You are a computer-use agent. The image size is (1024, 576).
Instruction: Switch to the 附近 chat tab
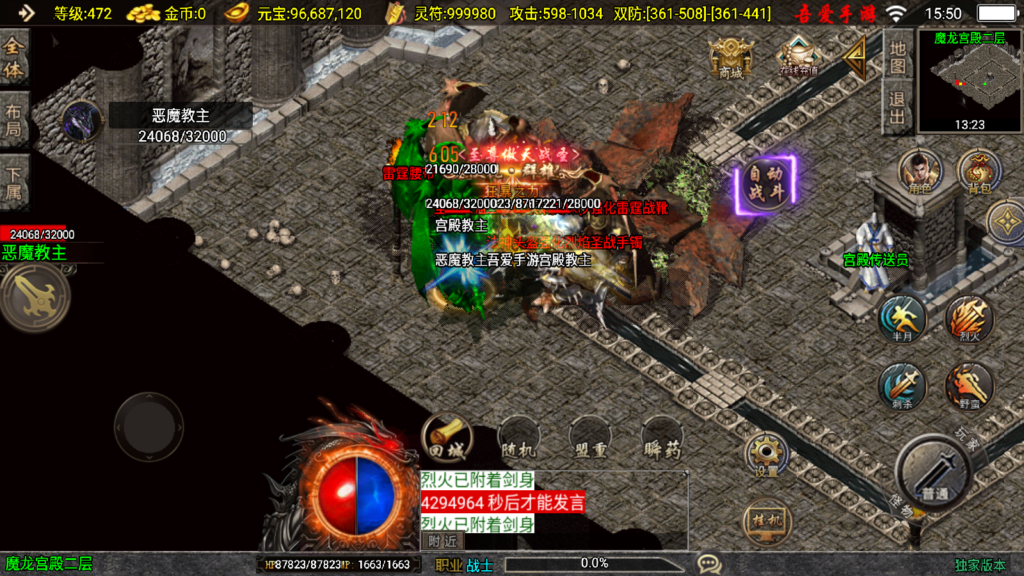[x=442, y=541]
